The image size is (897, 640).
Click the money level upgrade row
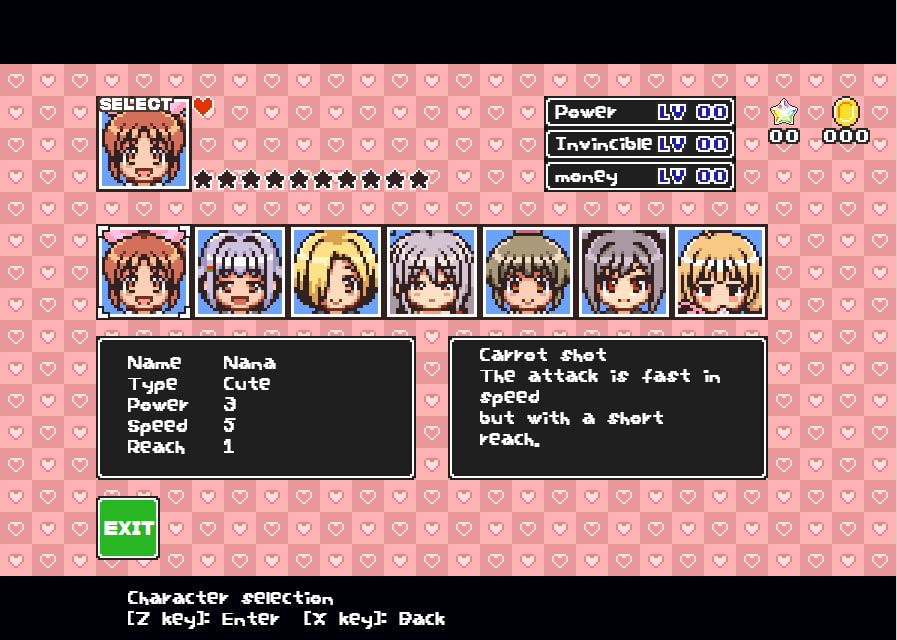[x=640, y=176]
